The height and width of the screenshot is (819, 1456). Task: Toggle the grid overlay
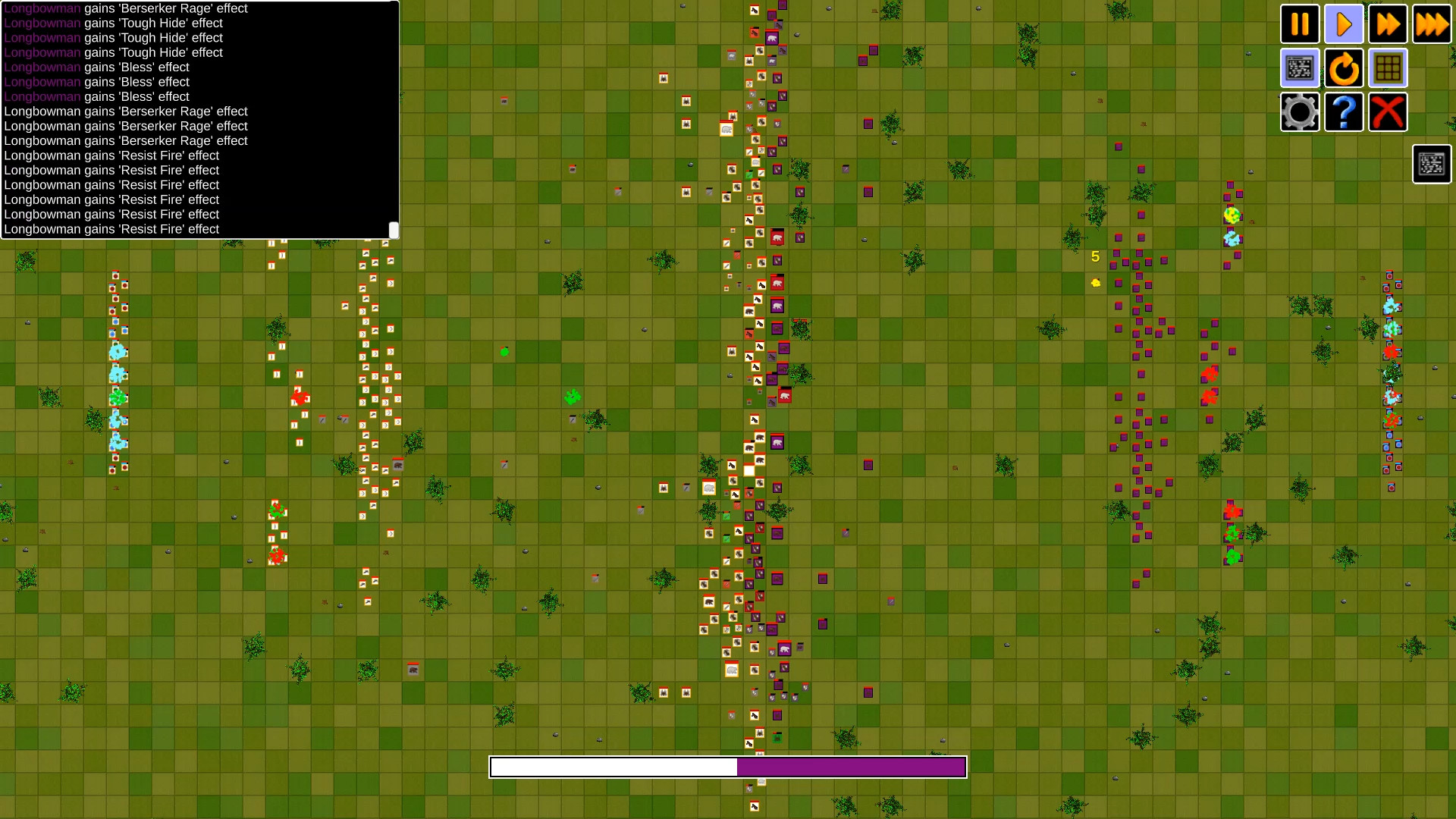(1388, 68)
